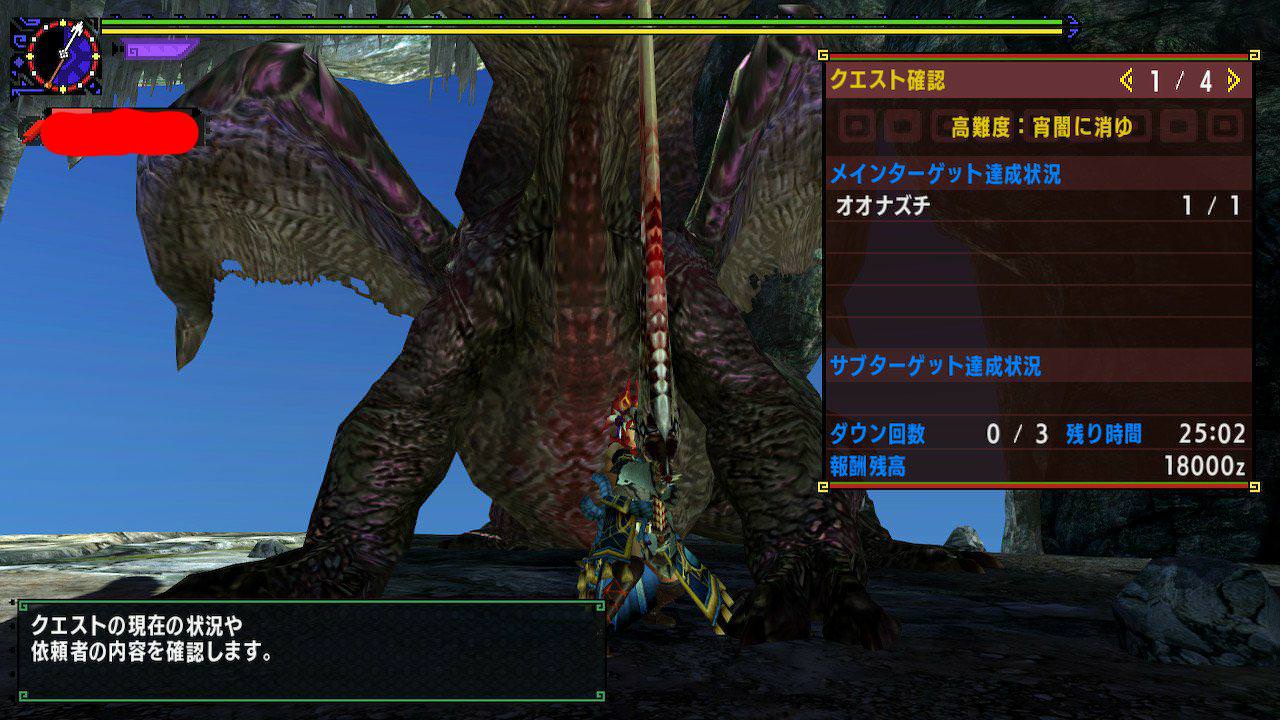Go to the next quest info page arrow
This screenshot has width=1280, height=720.
click(x=1233, y=81)
